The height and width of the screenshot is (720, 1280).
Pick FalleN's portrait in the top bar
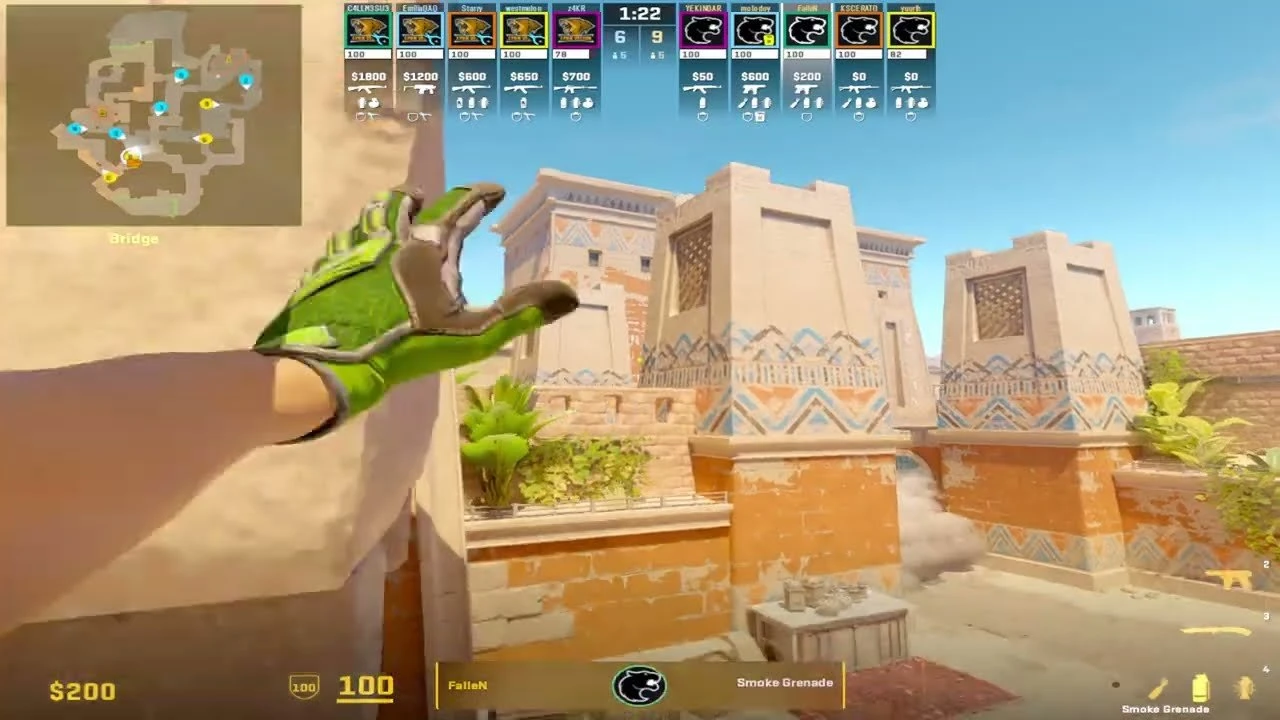807,30
